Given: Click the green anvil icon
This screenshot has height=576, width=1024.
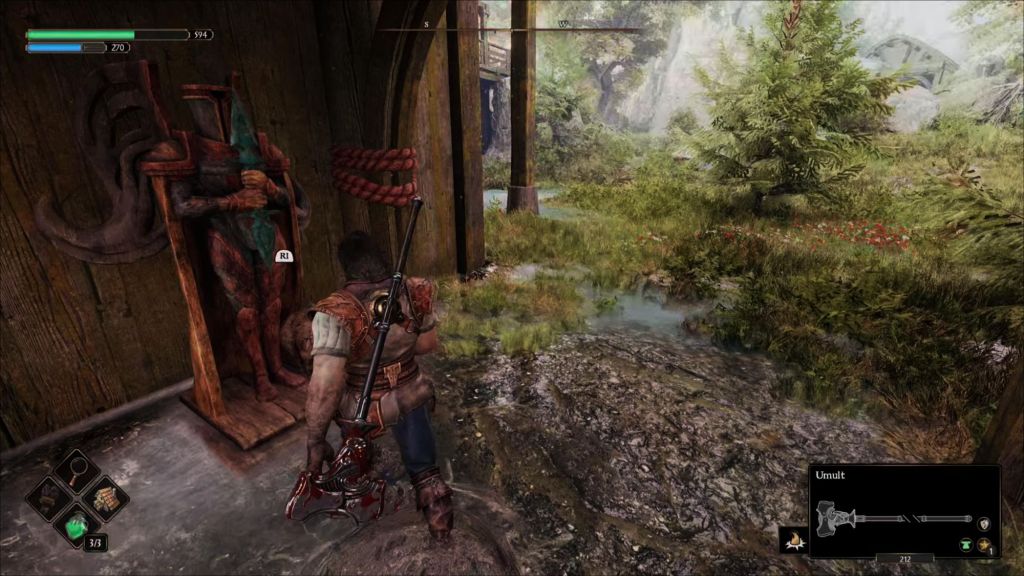Looking at the screenshot, I should [x=966, y=544].
